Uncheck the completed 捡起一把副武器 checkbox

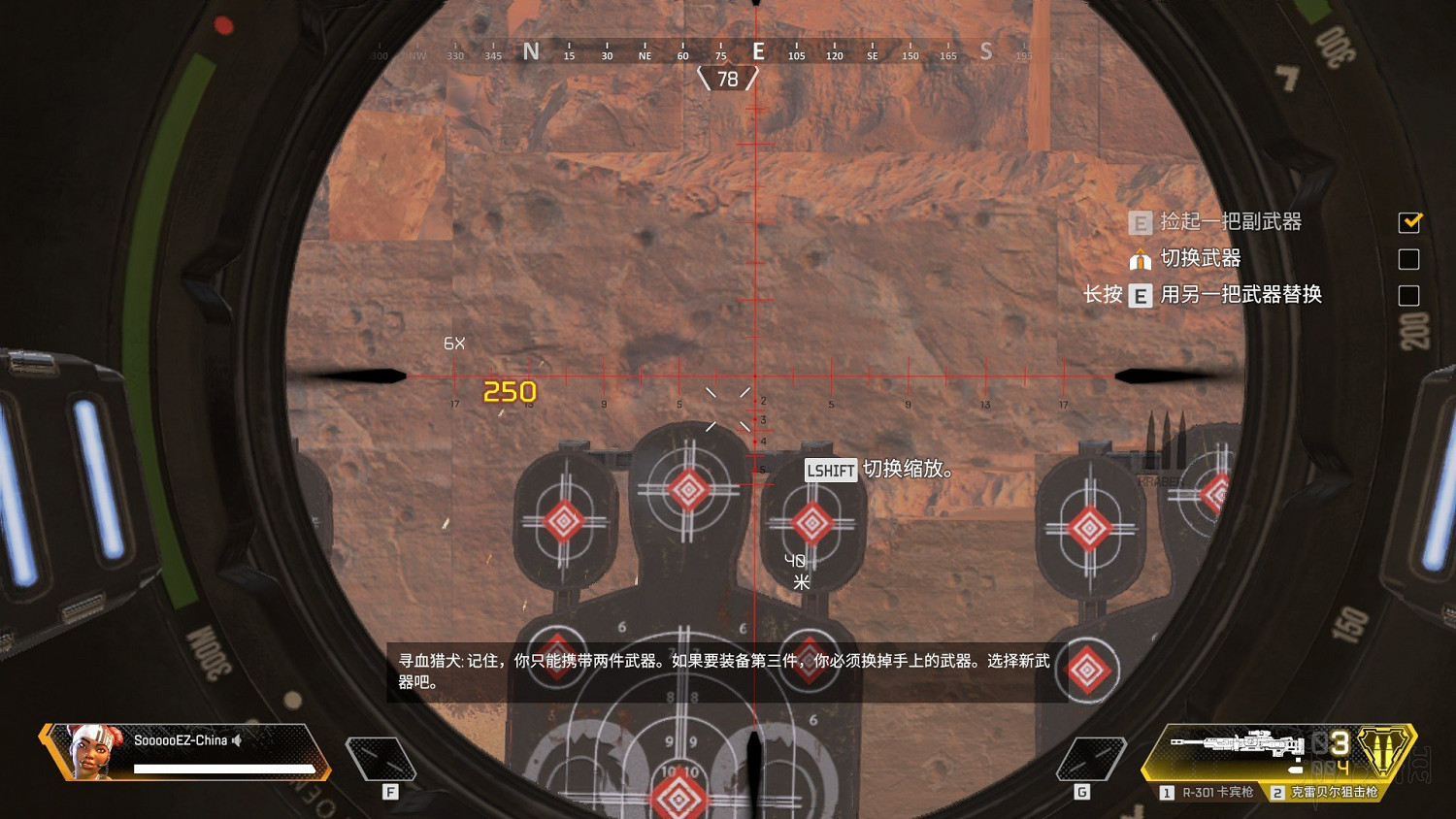pos(1409,222)
